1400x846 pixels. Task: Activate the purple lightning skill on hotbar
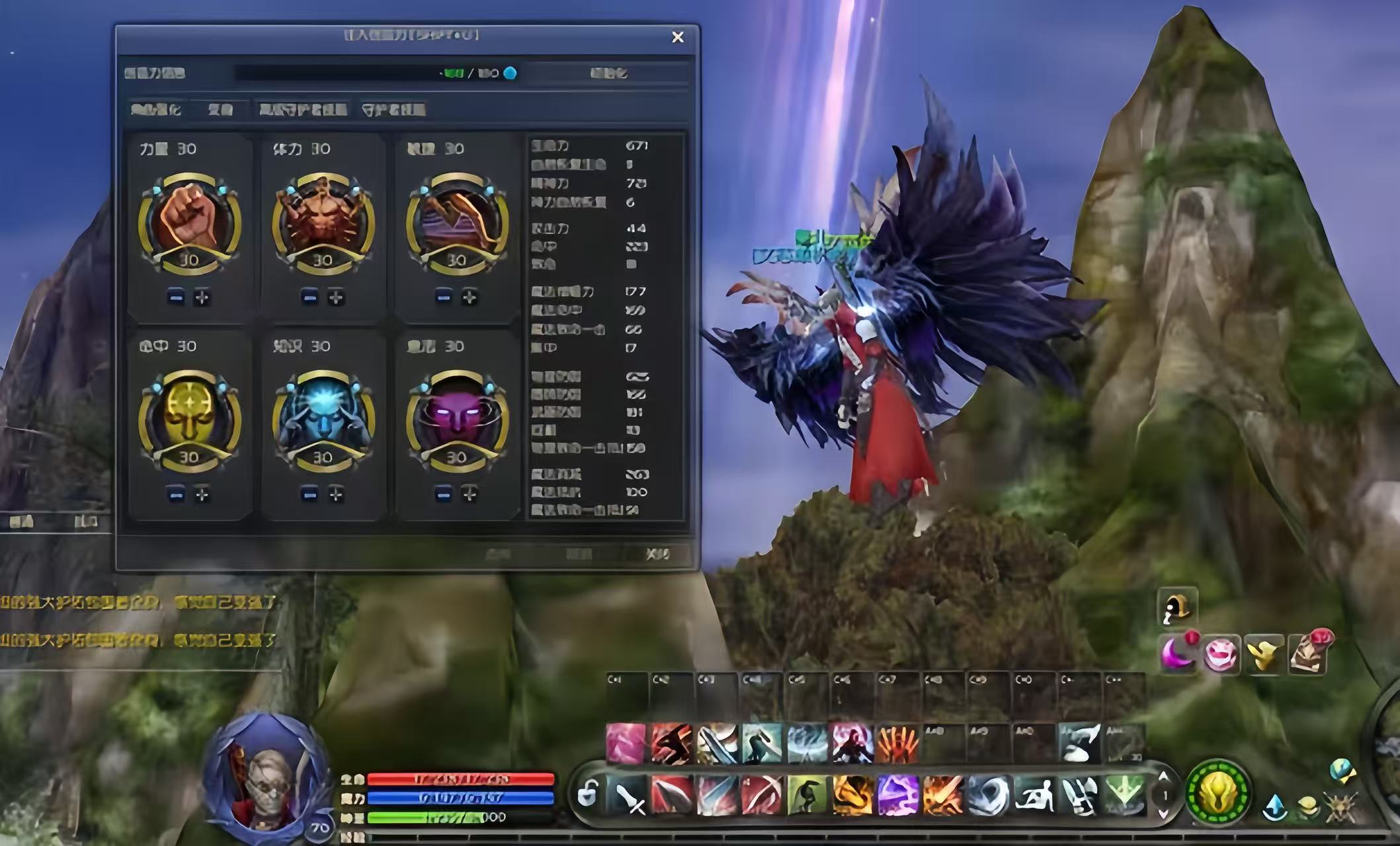(897, 795)
